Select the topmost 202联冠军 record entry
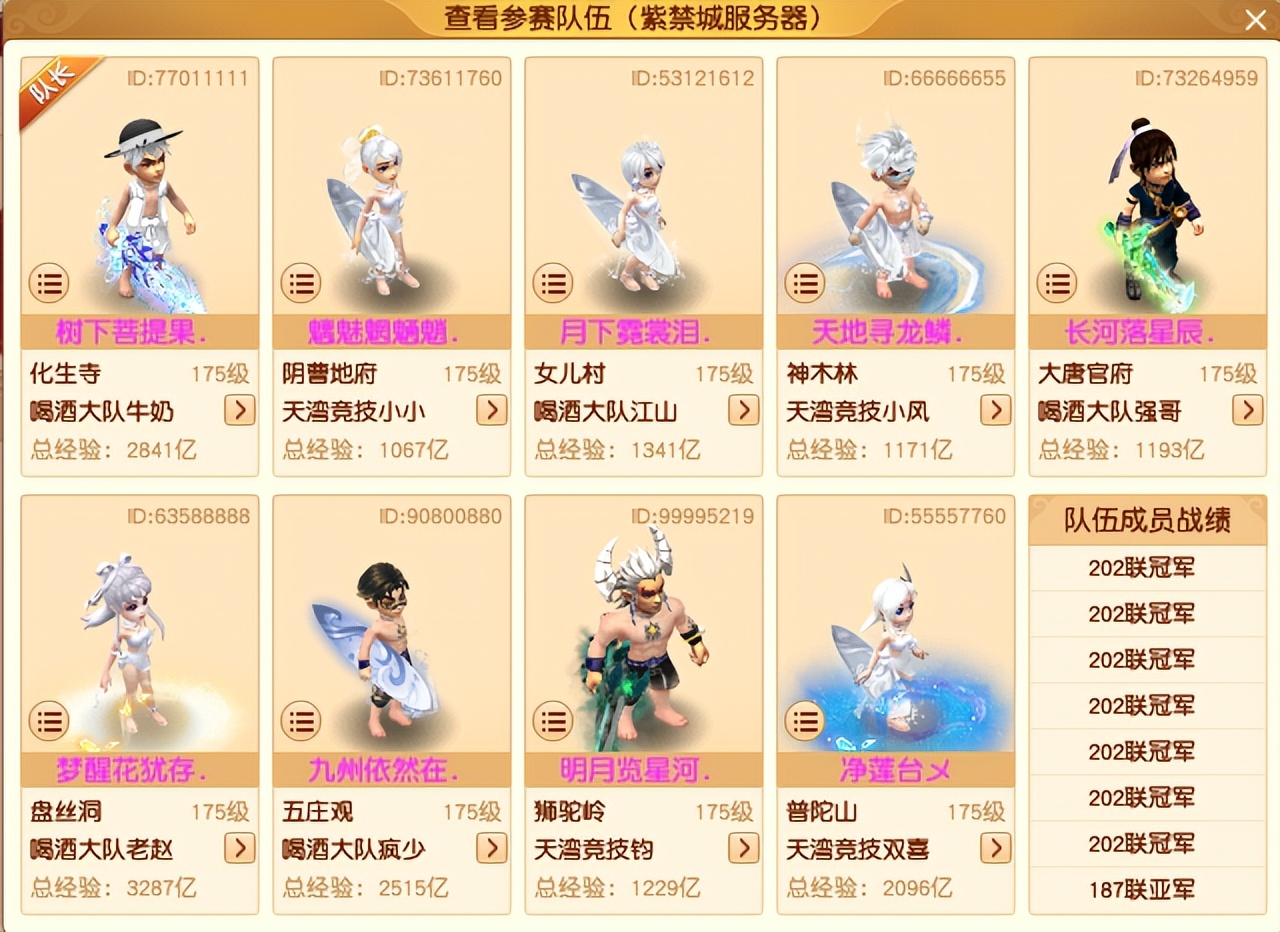Image resolution: width=1280 pixels, height=932 pixels. [x=1146, y=568]
